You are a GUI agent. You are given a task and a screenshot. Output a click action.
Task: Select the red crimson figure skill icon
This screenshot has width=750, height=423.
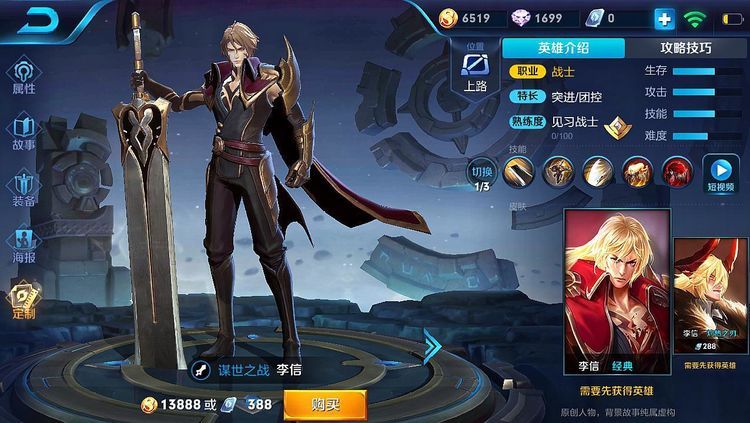(x=678, y=173)
